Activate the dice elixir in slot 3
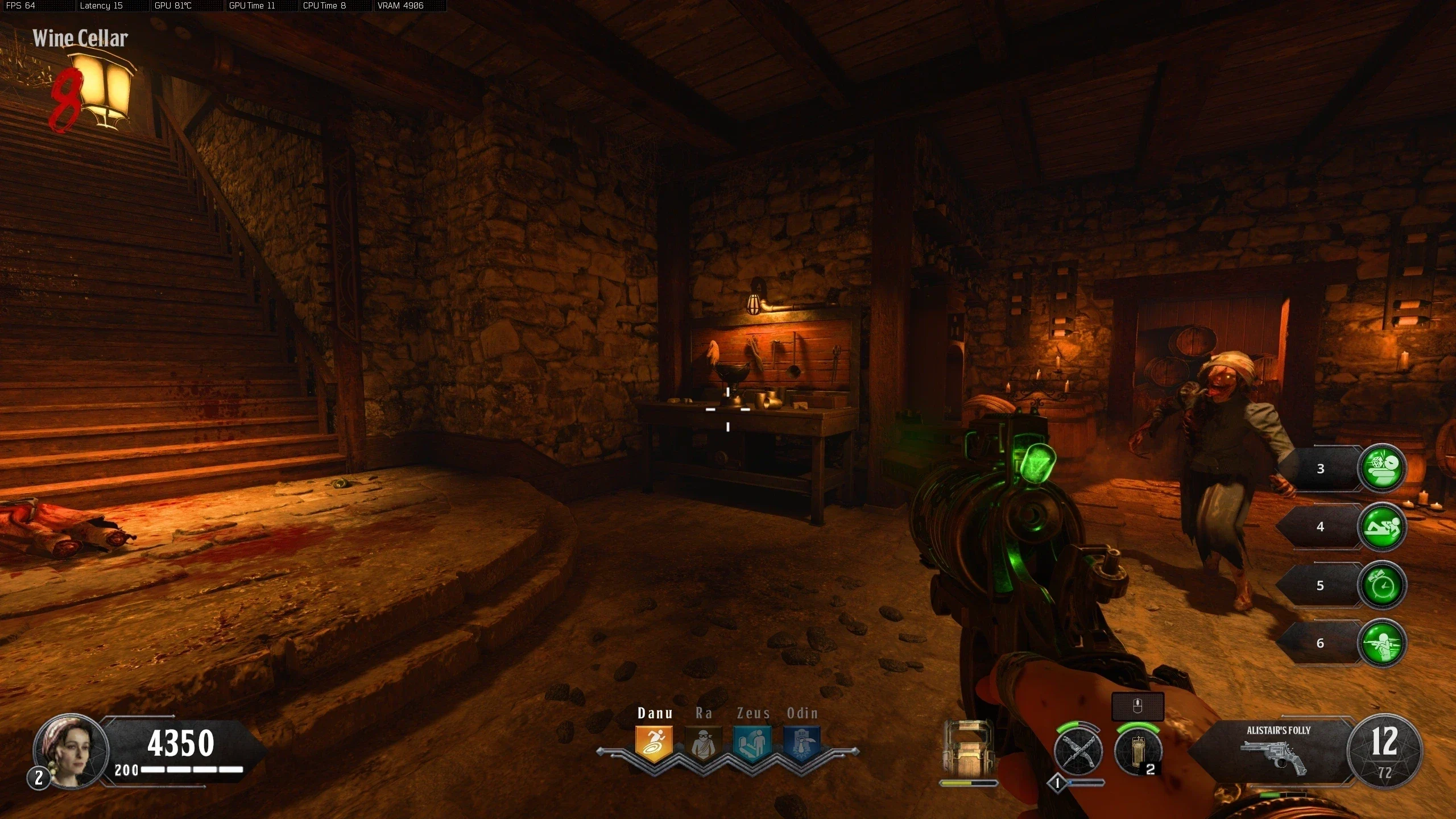This screenshot has width=1456, height=819. (x=1381, y=468)
